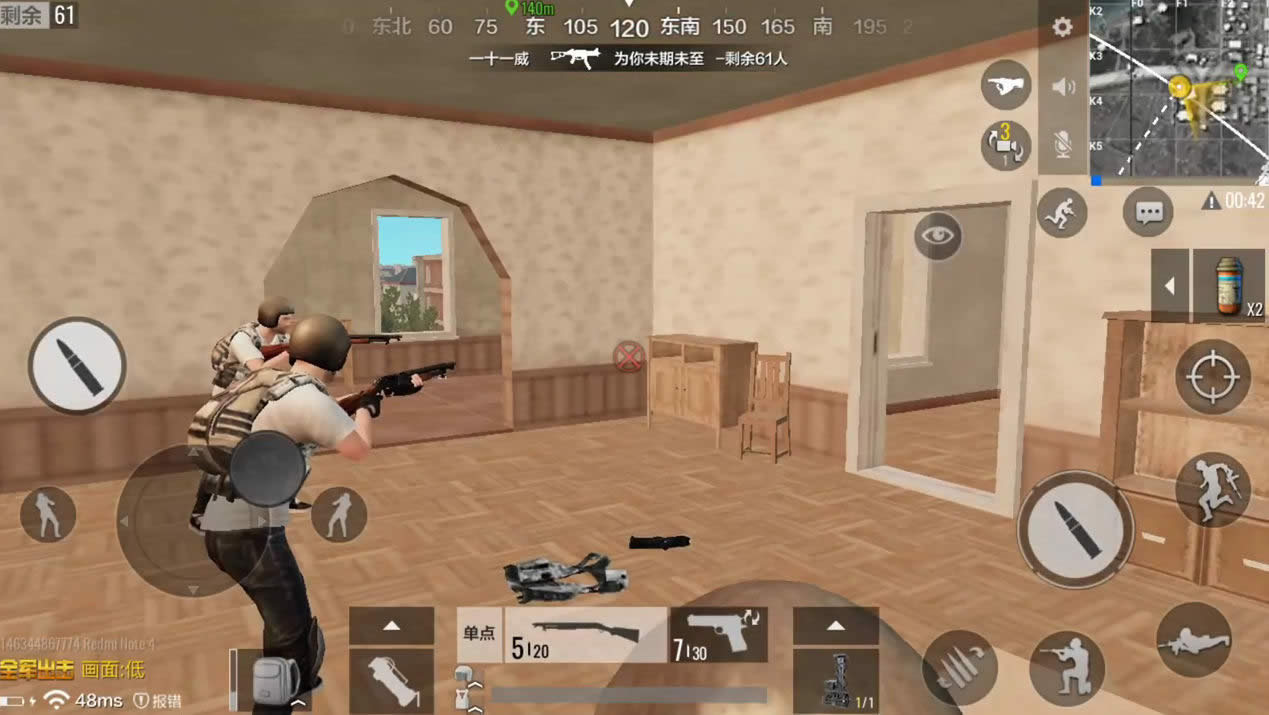Unmute the microphone icon
Screen dimensions: 1269x715
pos(1063,145)
